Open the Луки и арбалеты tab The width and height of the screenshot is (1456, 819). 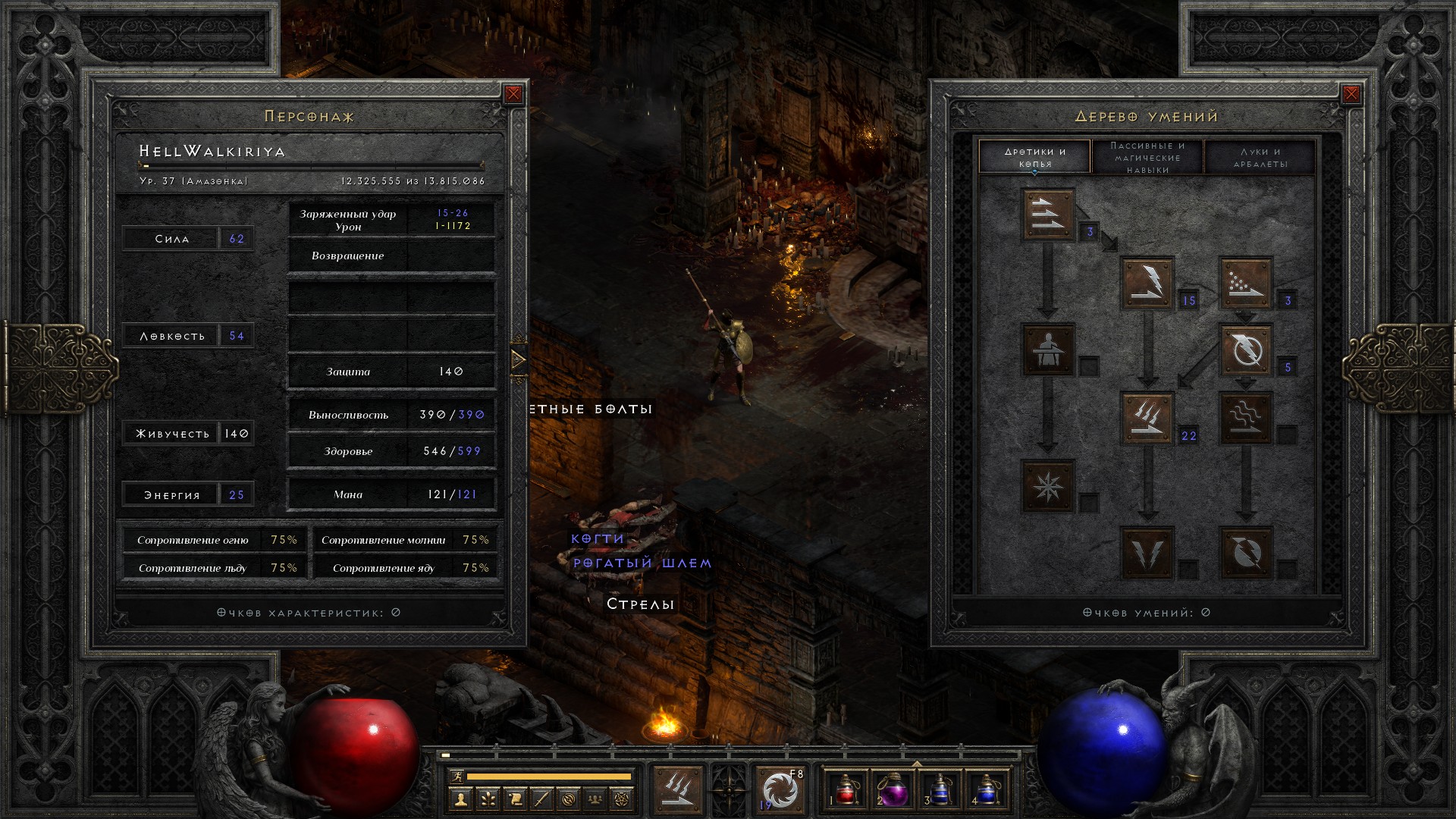pyautogui.click(x=1260, y=158)
